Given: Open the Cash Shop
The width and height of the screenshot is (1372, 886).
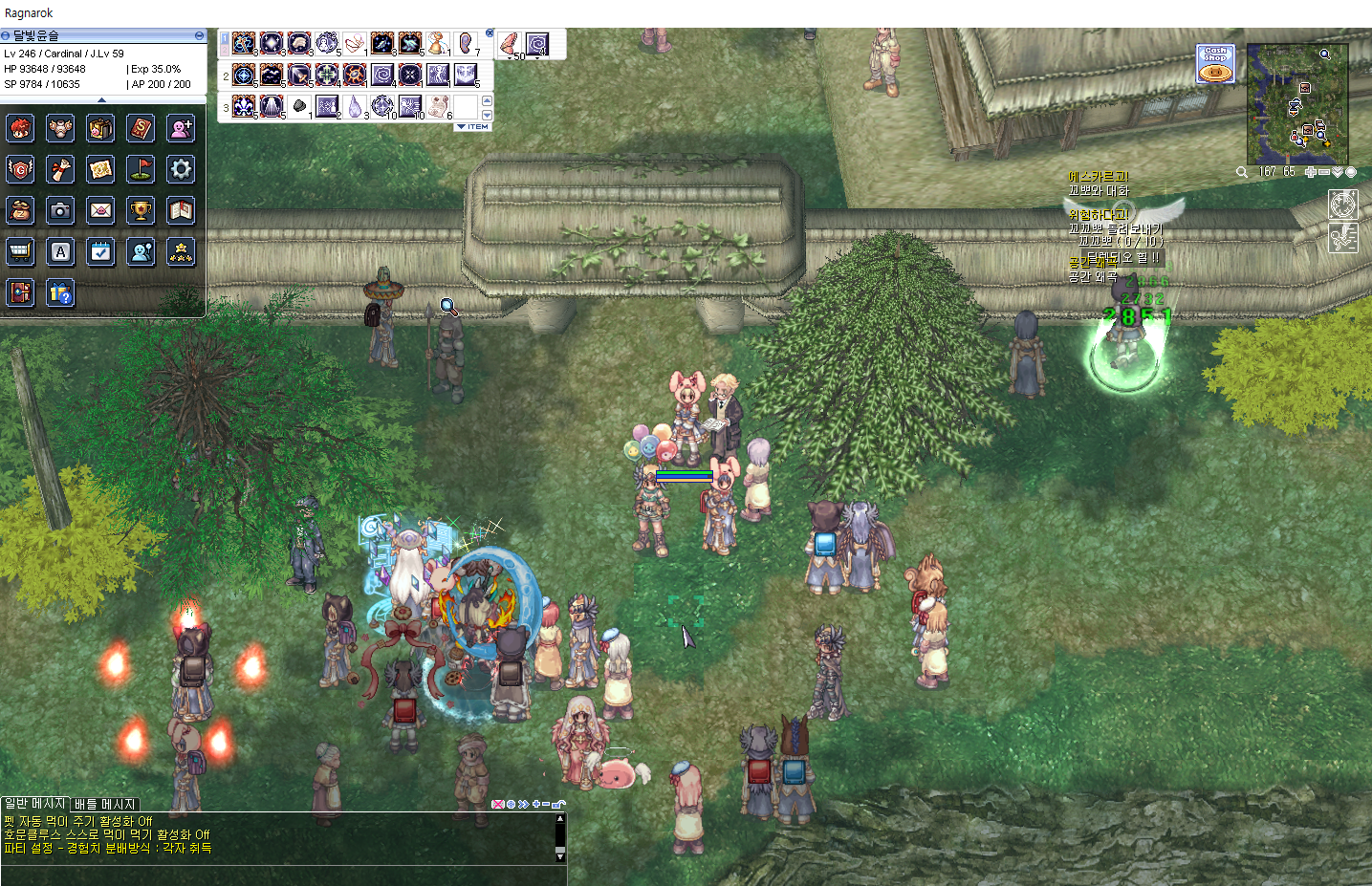Looking at the screenshot, I should 1215,64.
